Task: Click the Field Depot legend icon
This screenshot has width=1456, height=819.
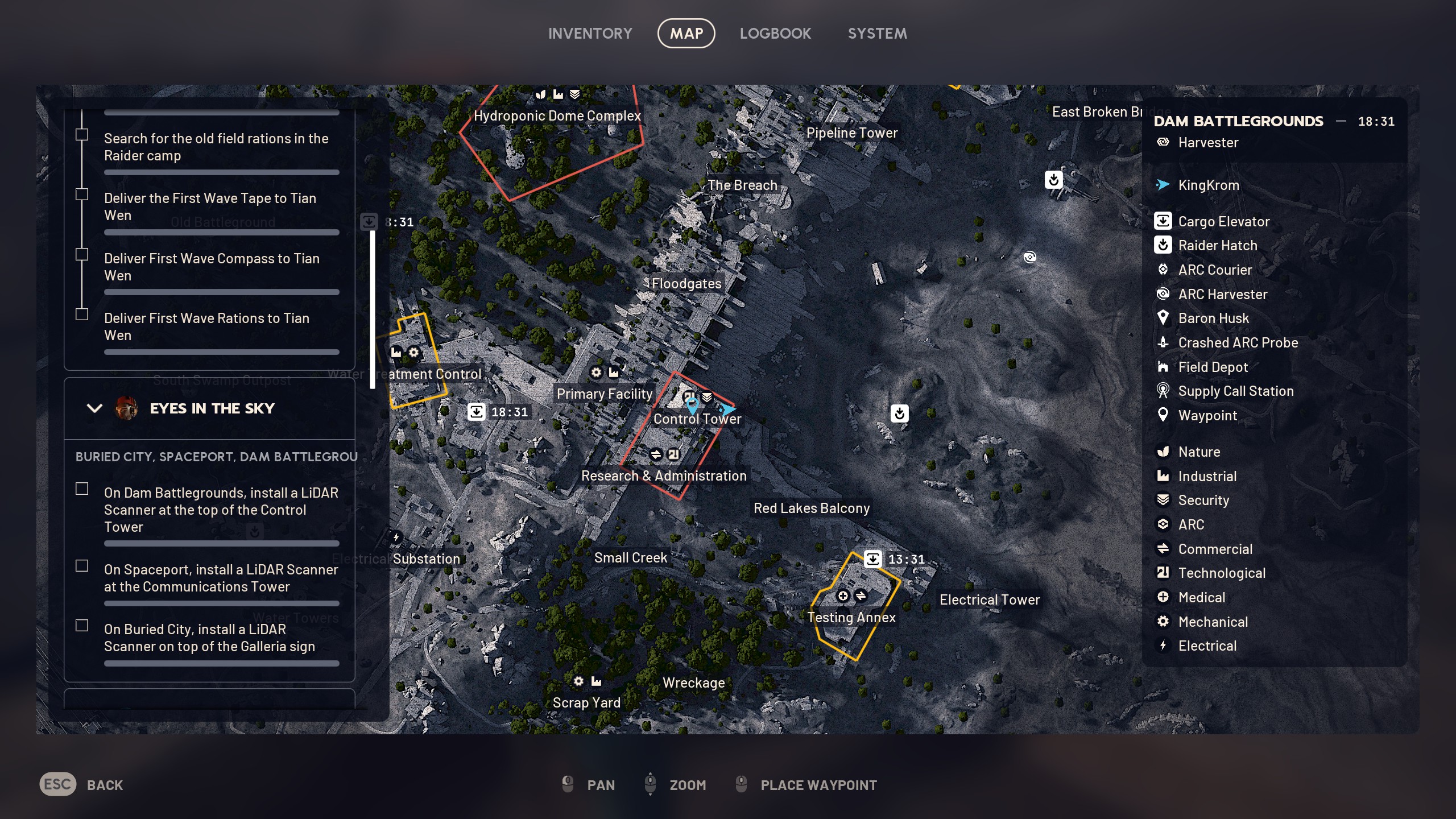Action: [x=1164, y=367]
